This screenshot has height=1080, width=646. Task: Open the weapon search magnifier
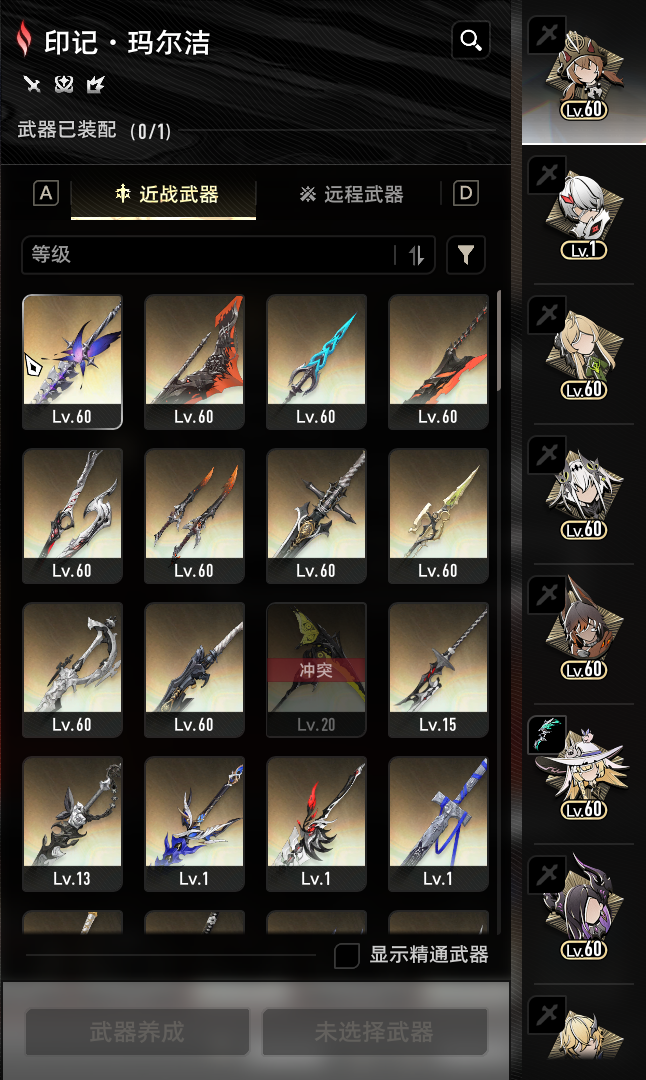click(470, 40)
